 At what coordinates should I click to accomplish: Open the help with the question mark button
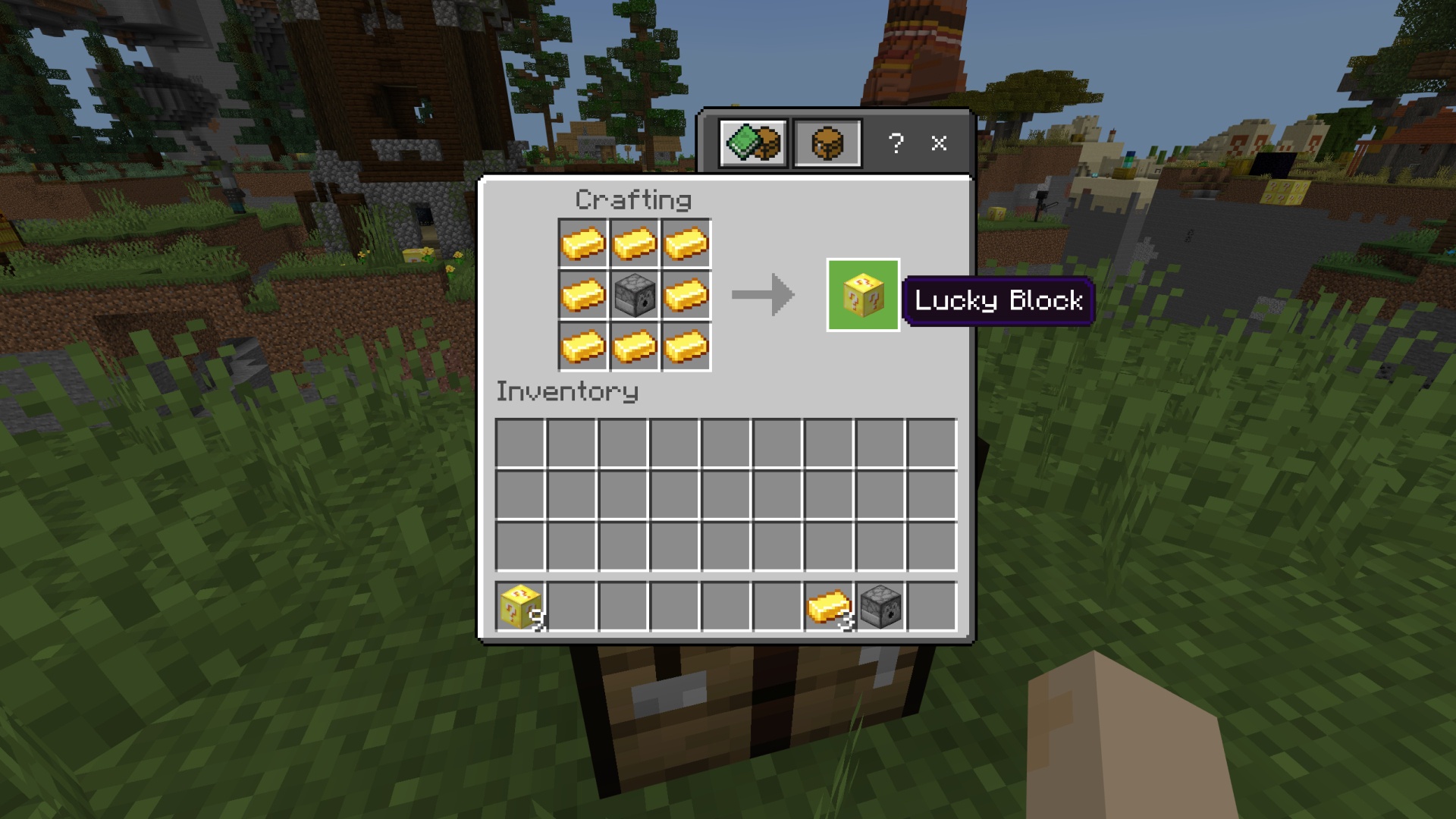pos(896,143)
